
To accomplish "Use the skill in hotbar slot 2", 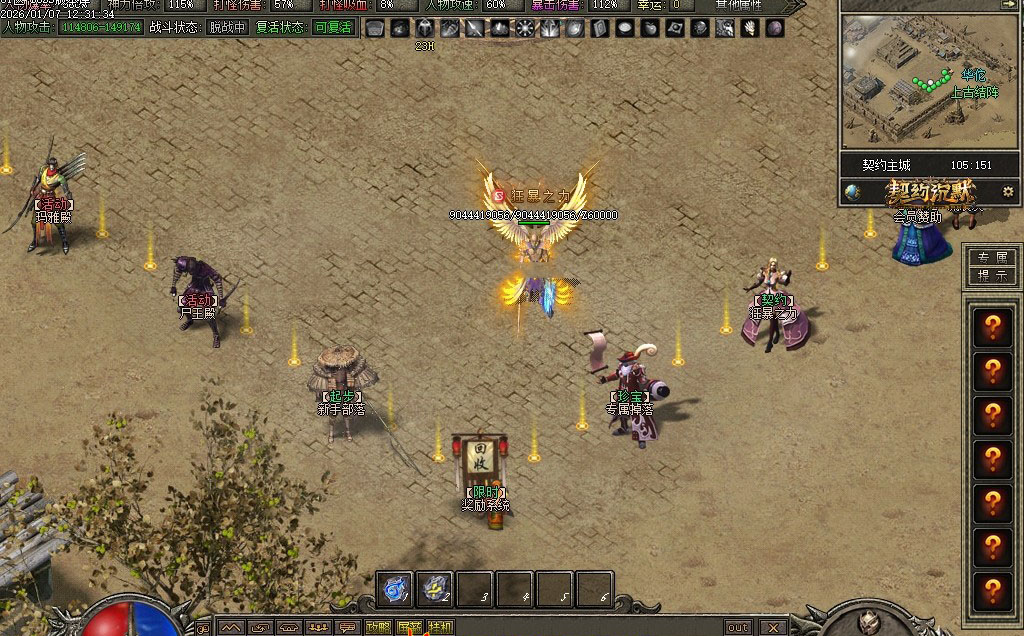I will 436,589.
